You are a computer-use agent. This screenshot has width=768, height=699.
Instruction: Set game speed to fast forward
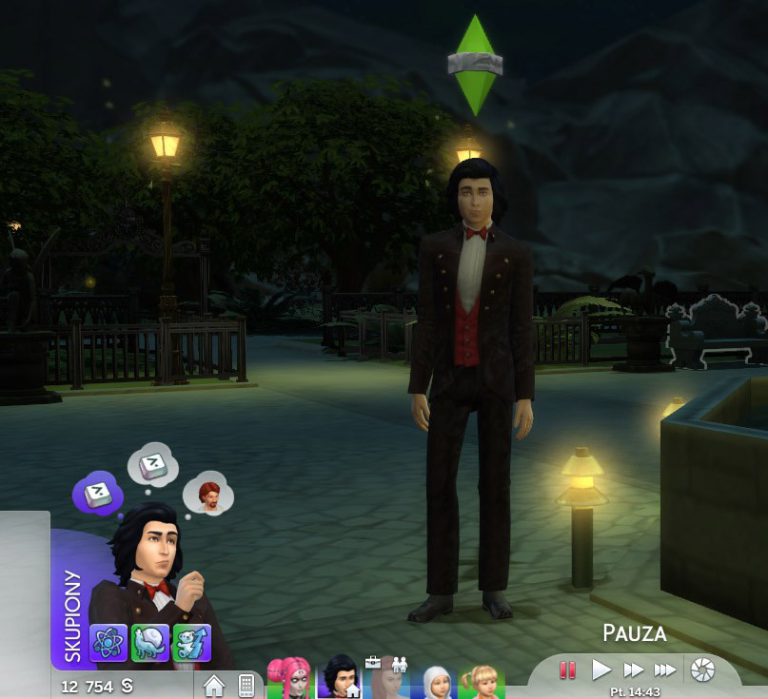(x=633, y=670)
